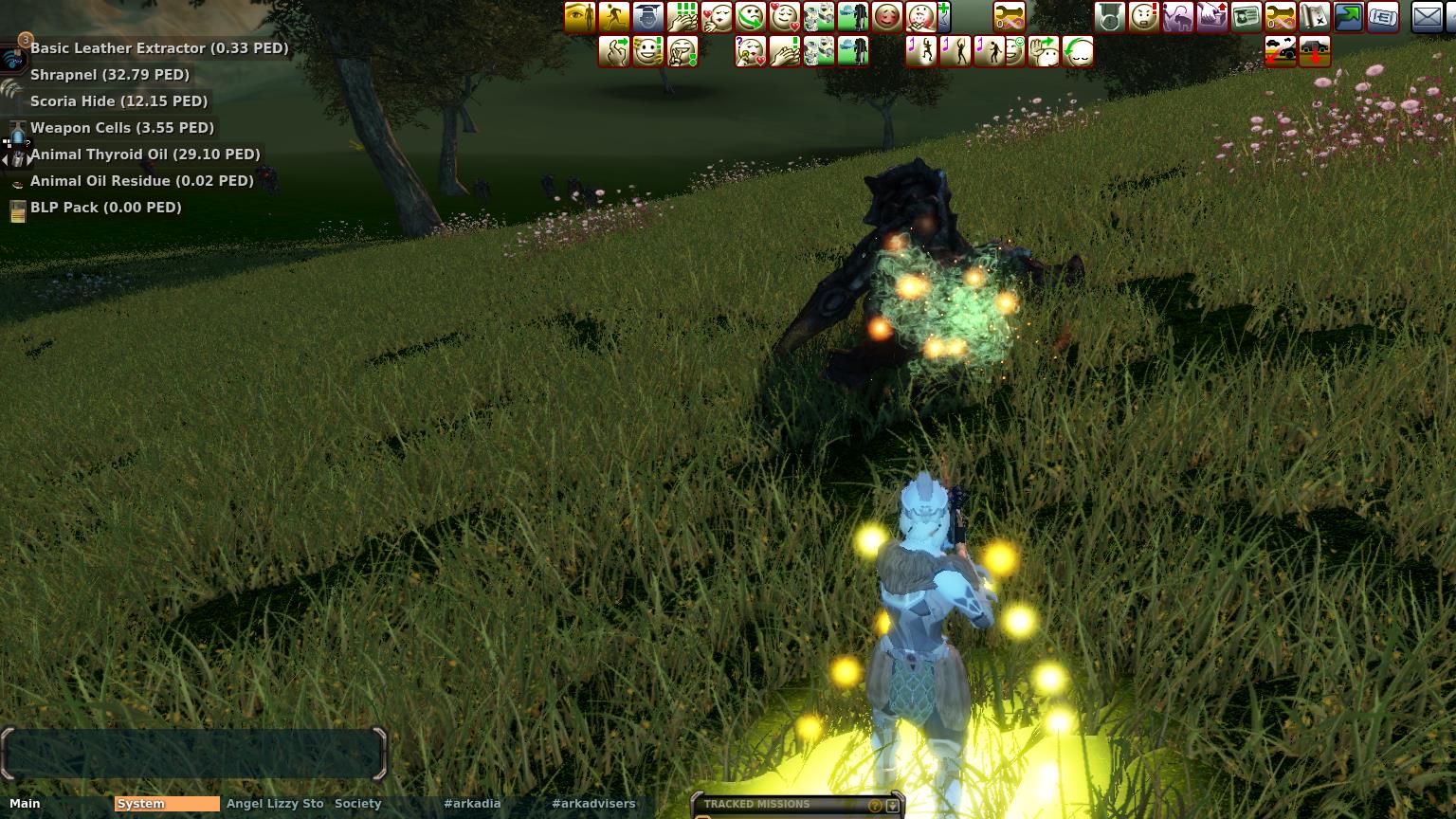
Task: Select the medal icon in top bar
Action: (x=1110, y=17)
